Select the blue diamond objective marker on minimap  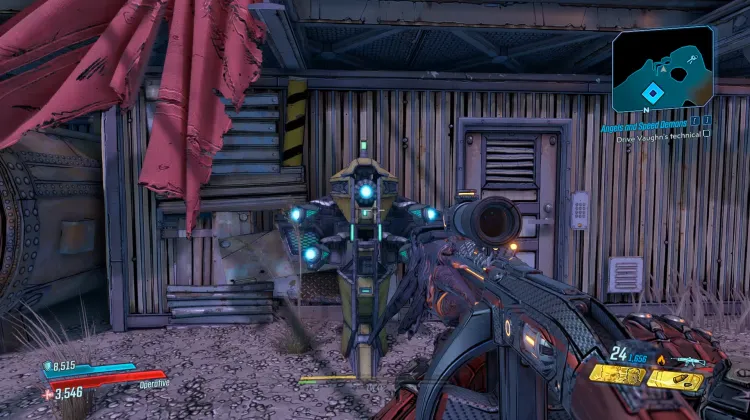tap(651, 91)
